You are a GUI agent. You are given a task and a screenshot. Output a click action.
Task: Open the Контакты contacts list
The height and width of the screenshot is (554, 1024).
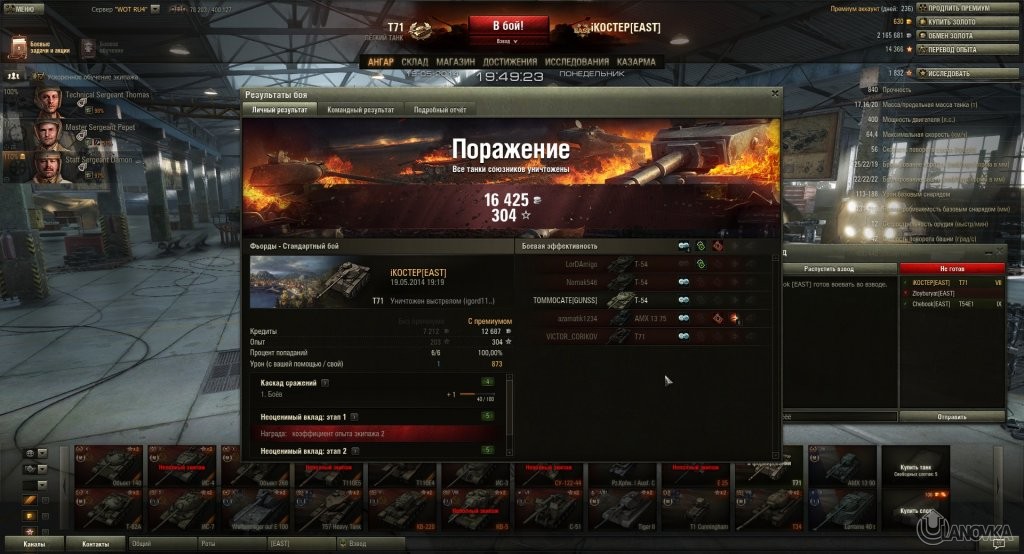(x=96, y=543)
